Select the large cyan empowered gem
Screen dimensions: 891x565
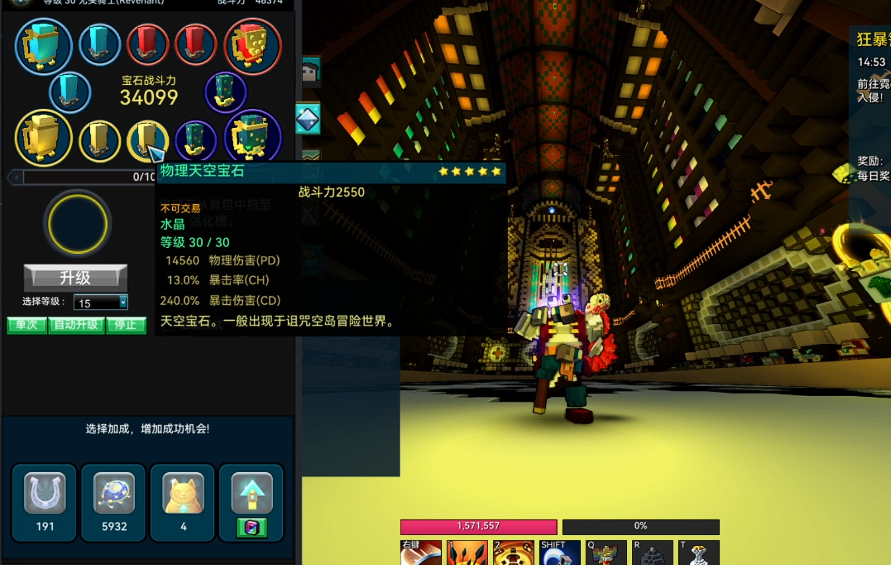click(44, 46)
